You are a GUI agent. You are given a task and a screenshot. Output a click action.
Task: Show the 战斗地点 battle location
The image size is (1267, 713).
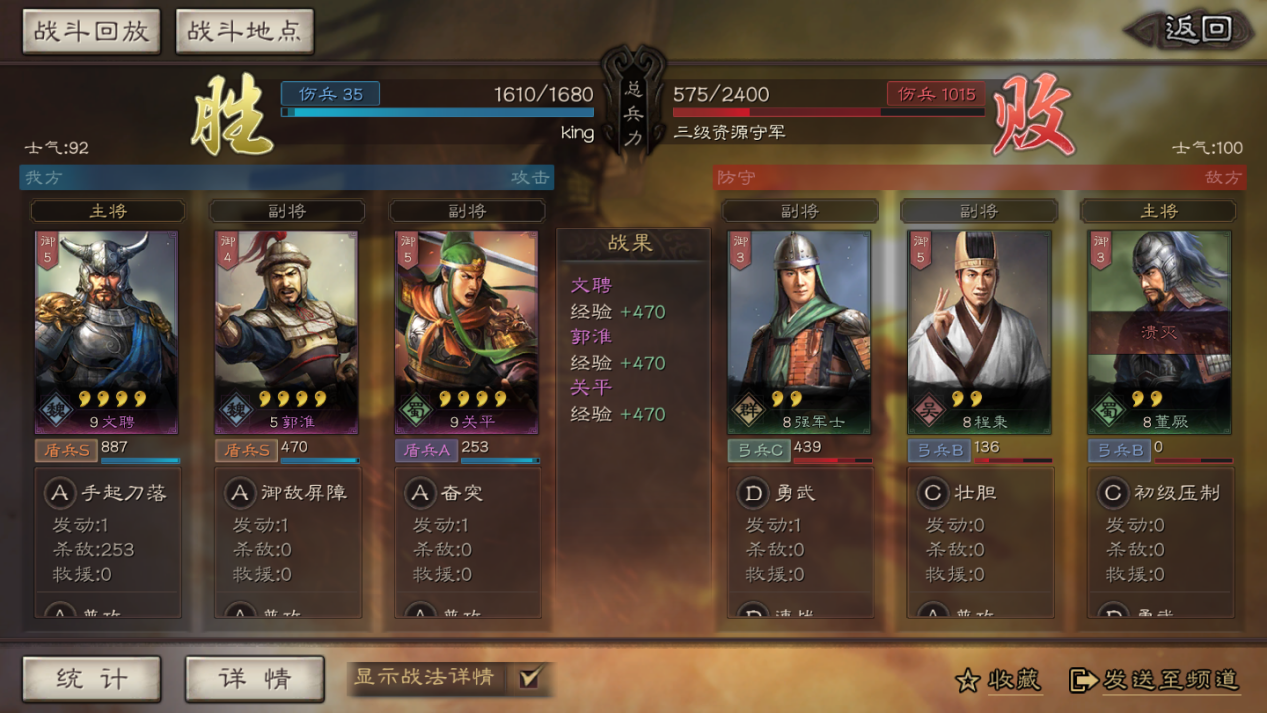pyautogui.click(x=244, y=31)
